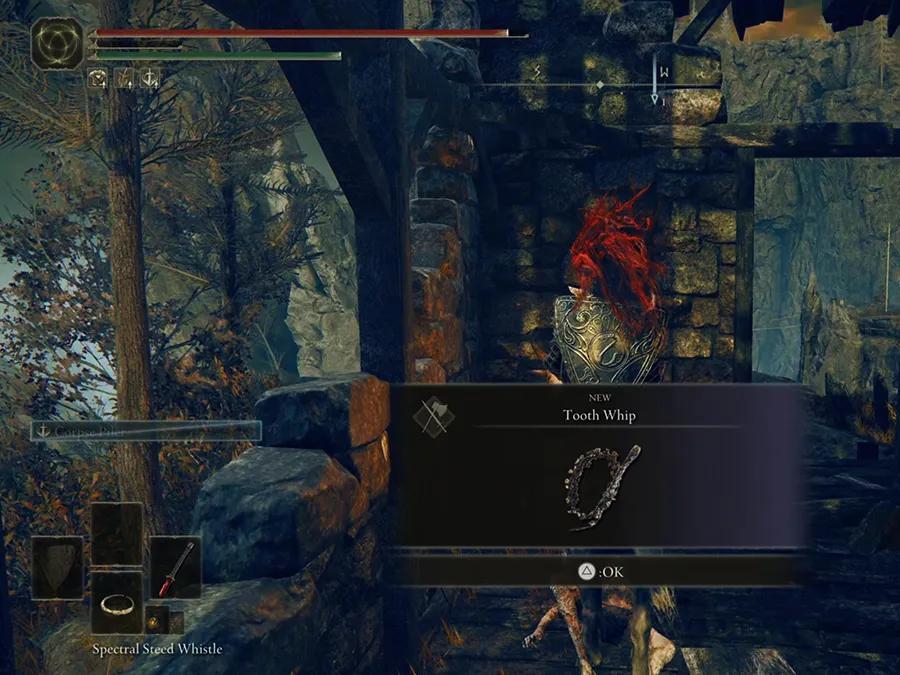Screen dimensions: 900x675
Task: Select the sword-with-arrow status buff icon
Action: [x=124, y=78]
